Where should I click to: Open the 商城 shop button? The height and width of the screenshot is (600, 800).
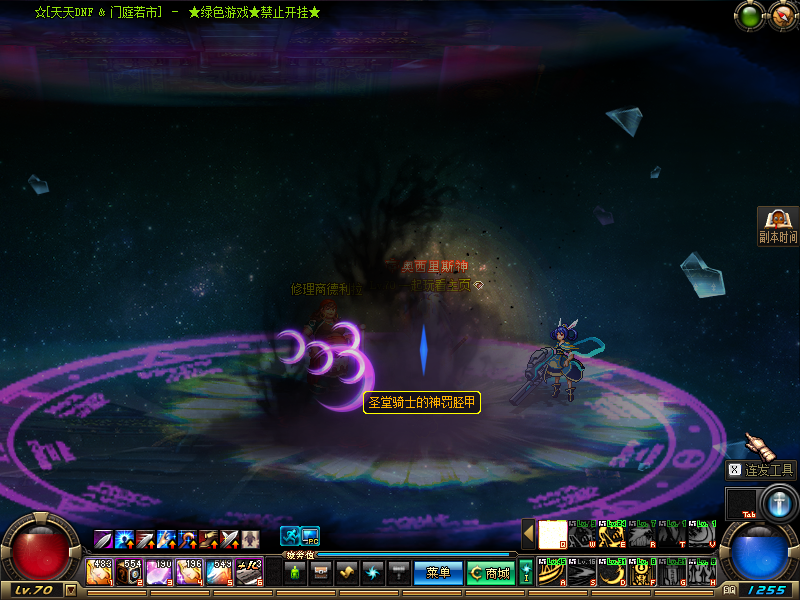click(490, 573)
